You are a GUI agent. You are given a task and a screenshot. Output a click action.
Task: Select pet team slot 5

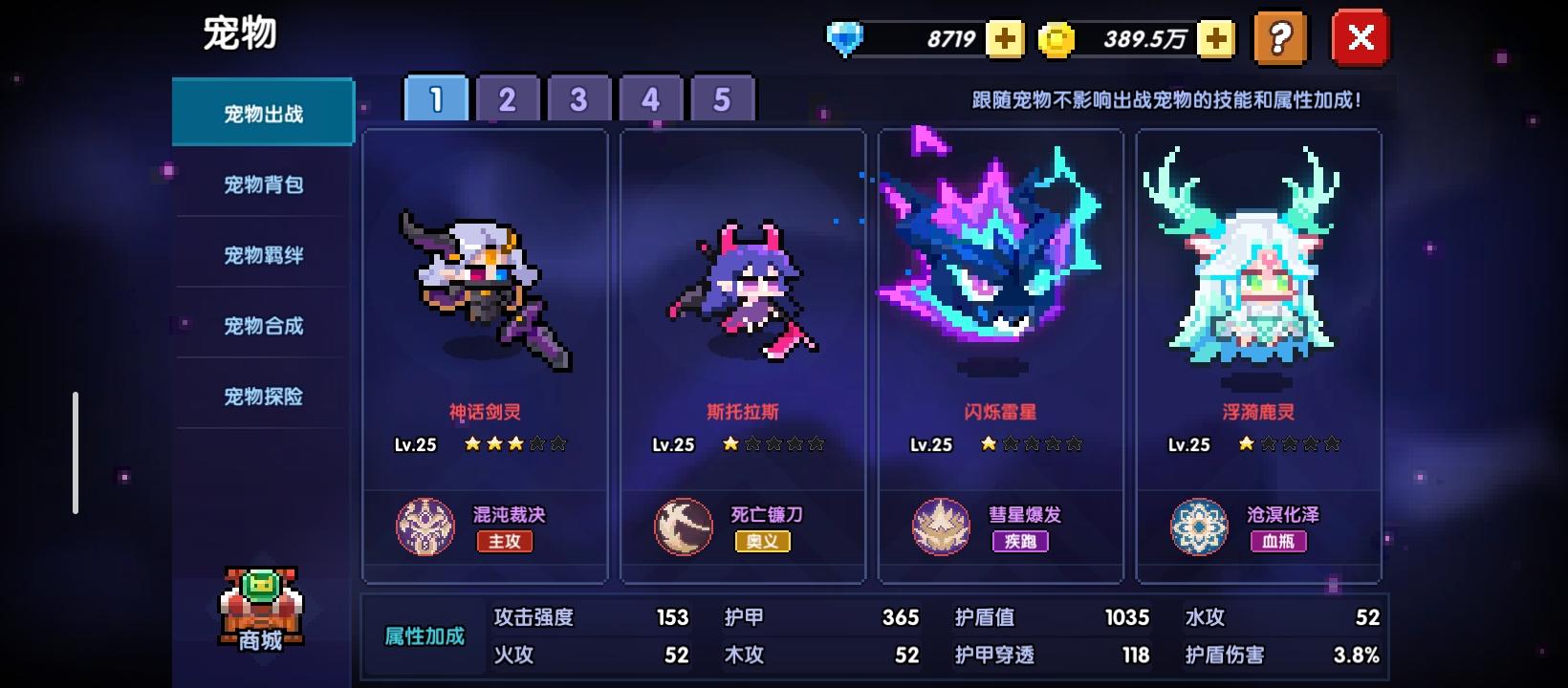coord(722,97)
